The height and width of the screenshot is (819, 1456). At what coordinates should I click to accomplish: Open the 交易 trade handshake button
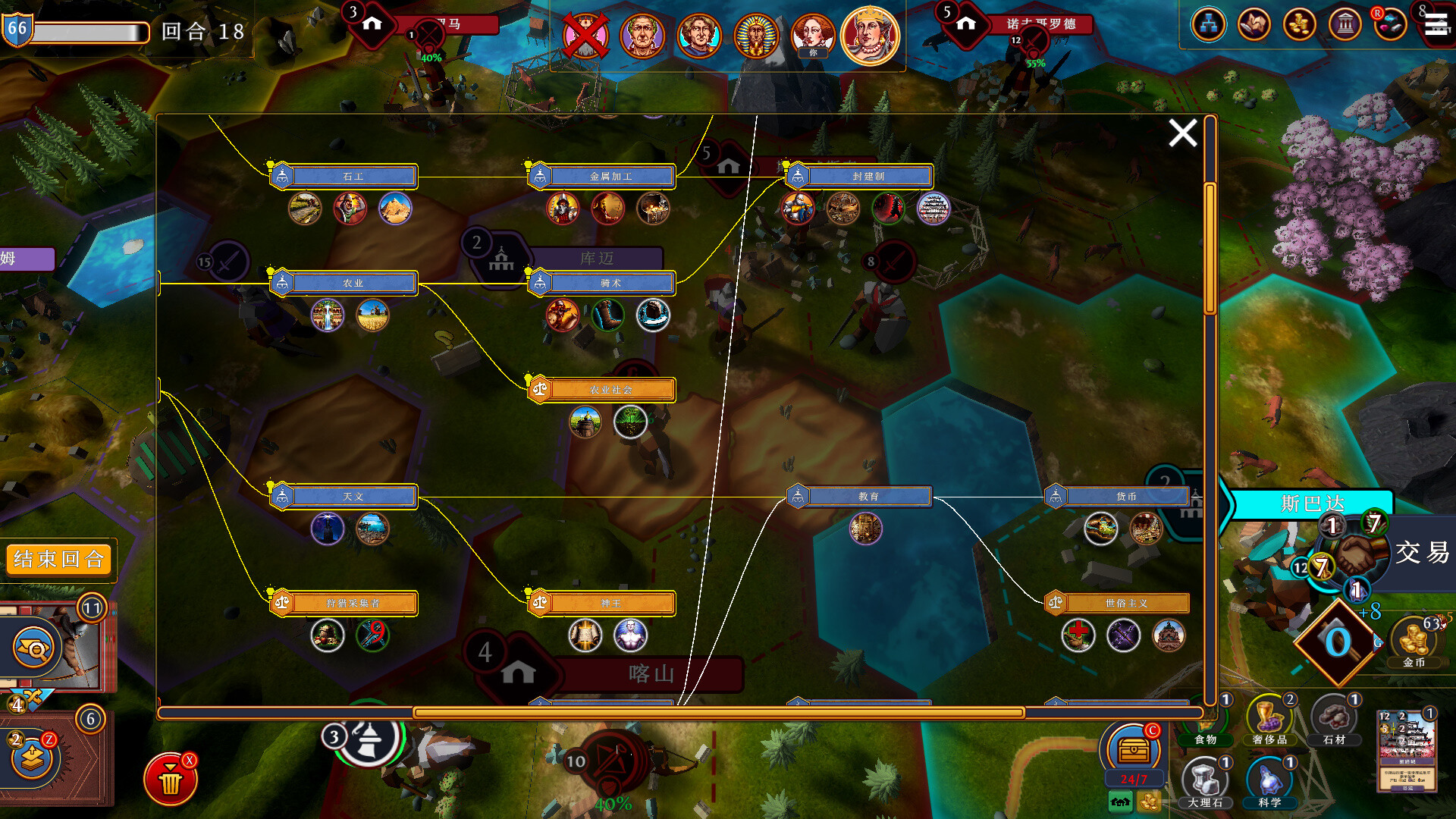[1354, 554]
